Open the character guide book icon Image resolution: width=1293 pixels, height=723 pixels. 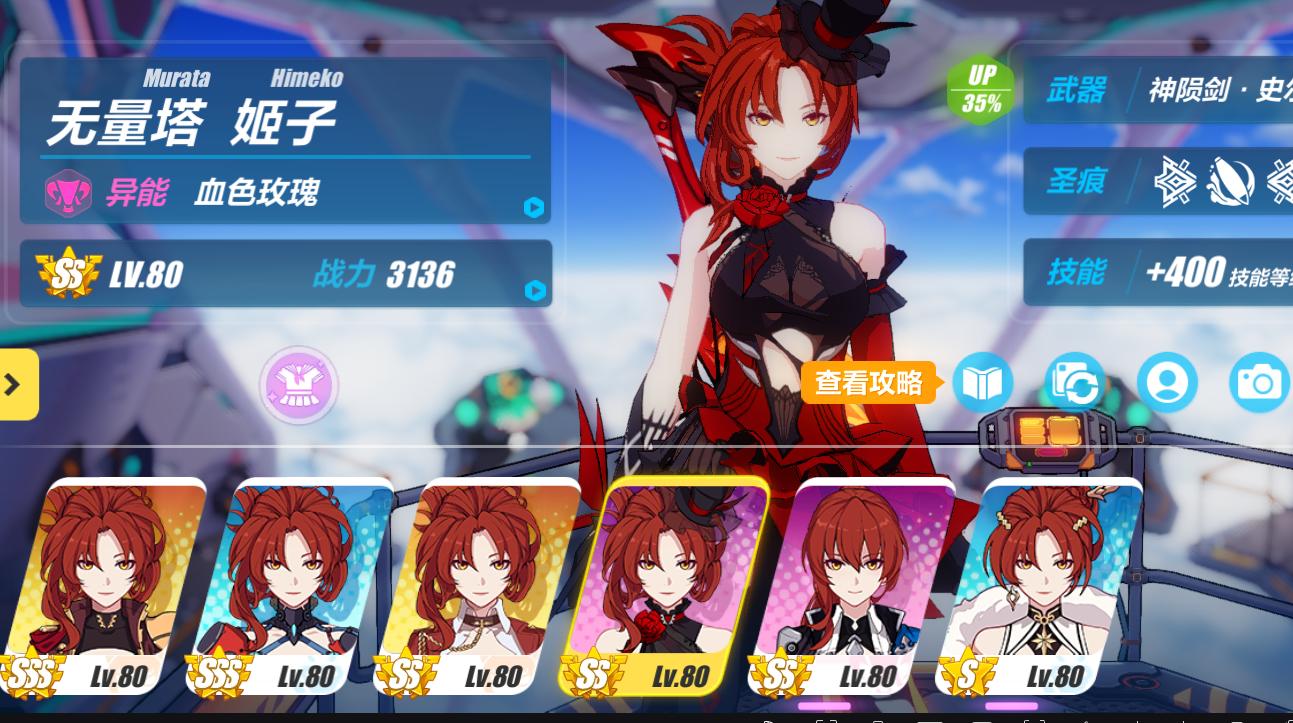[x=983, y=383]
